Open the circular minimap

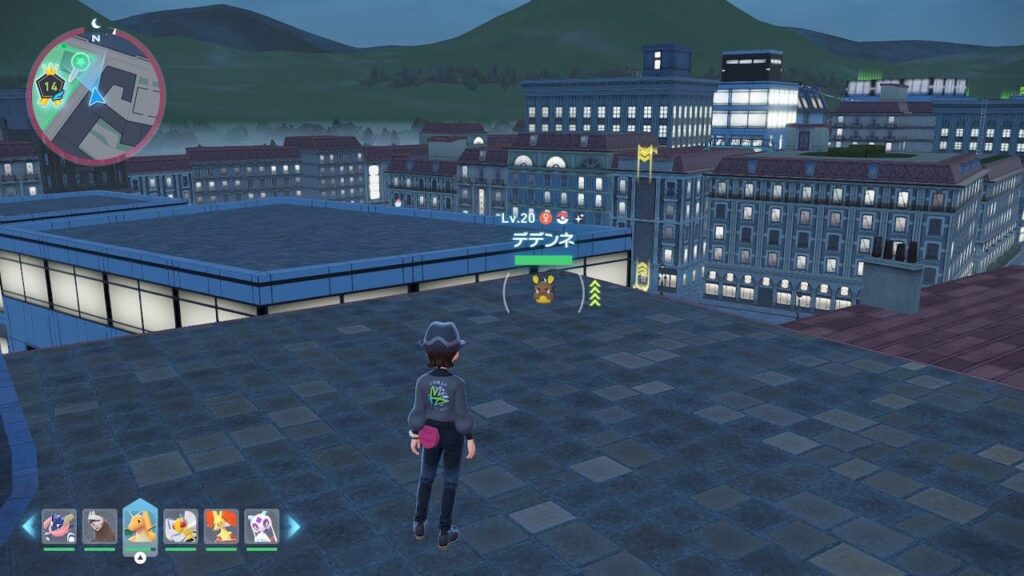(96, 96)
